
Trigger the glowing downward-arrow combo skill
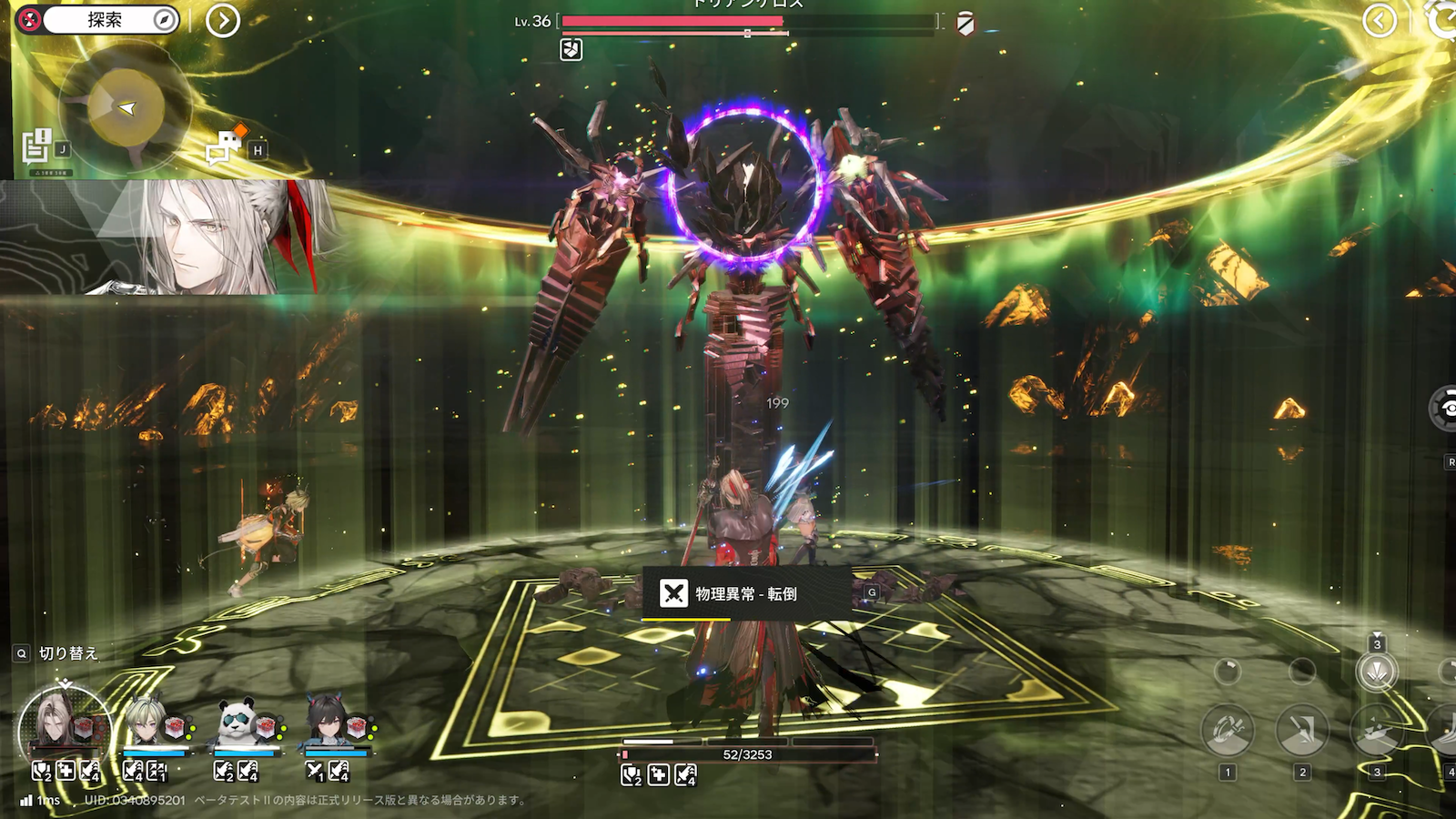[1377, 672]
